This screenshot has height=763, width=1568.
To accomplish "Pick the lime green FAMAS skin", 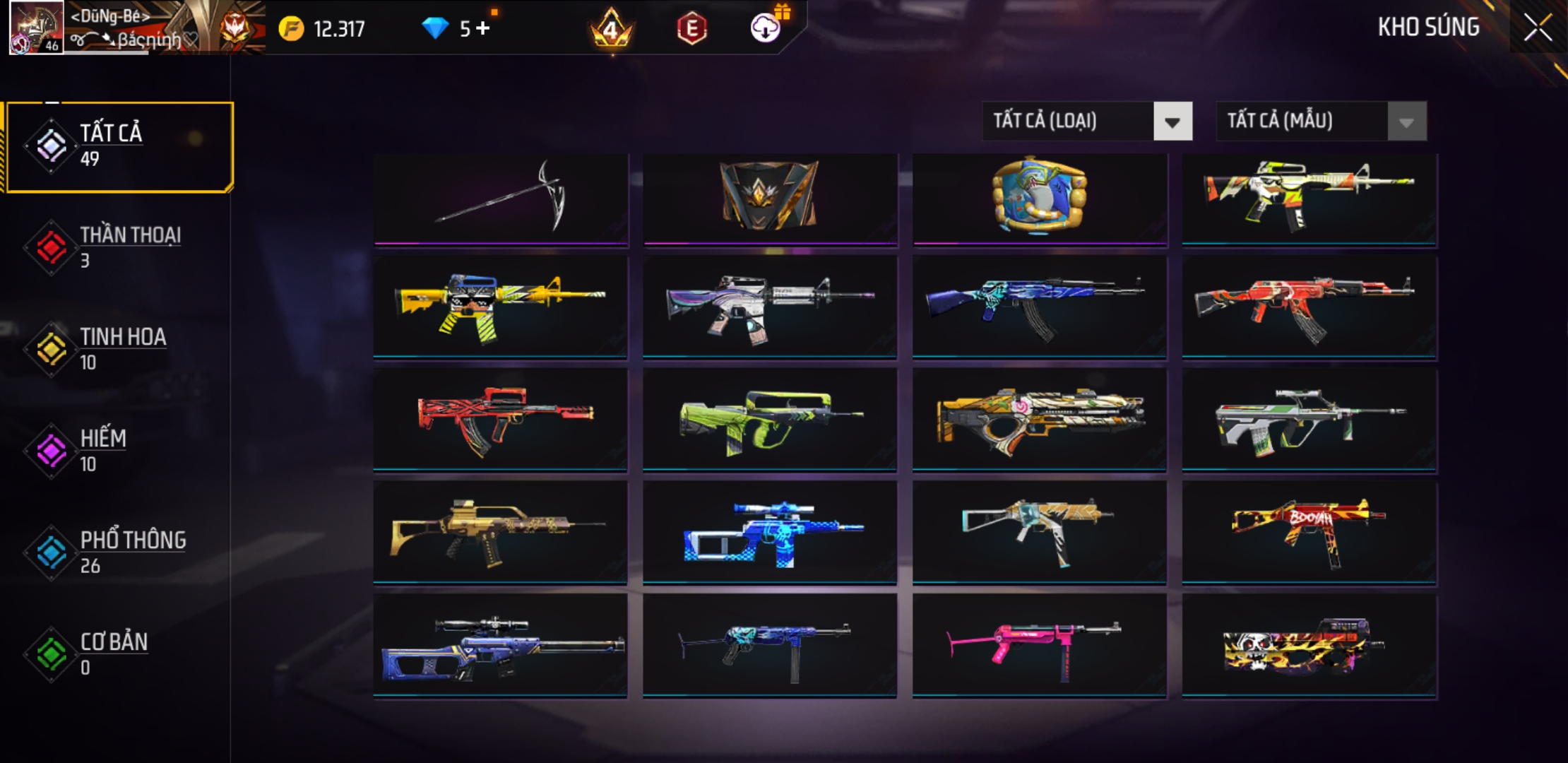I will point(770,419).
